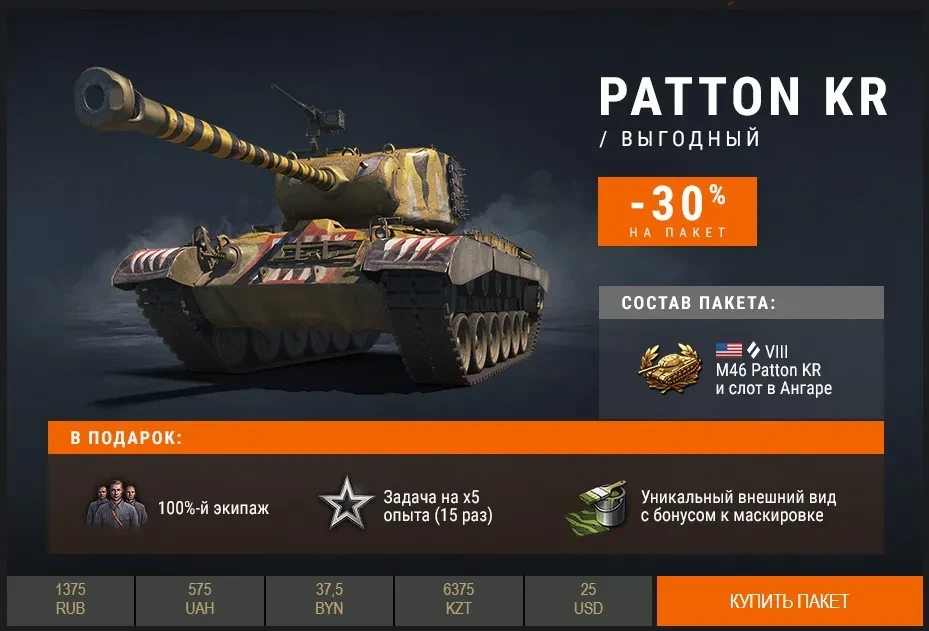Pick the 37,5 BYN price option

tap(329, 601)
